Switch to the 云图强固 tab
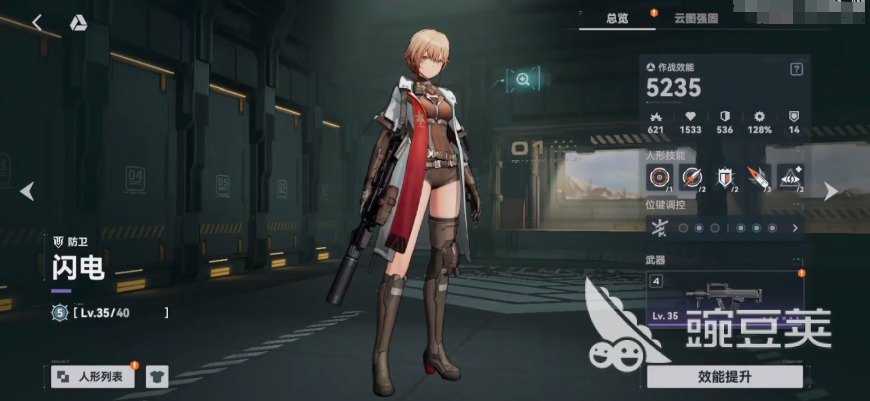 (694, 17)
